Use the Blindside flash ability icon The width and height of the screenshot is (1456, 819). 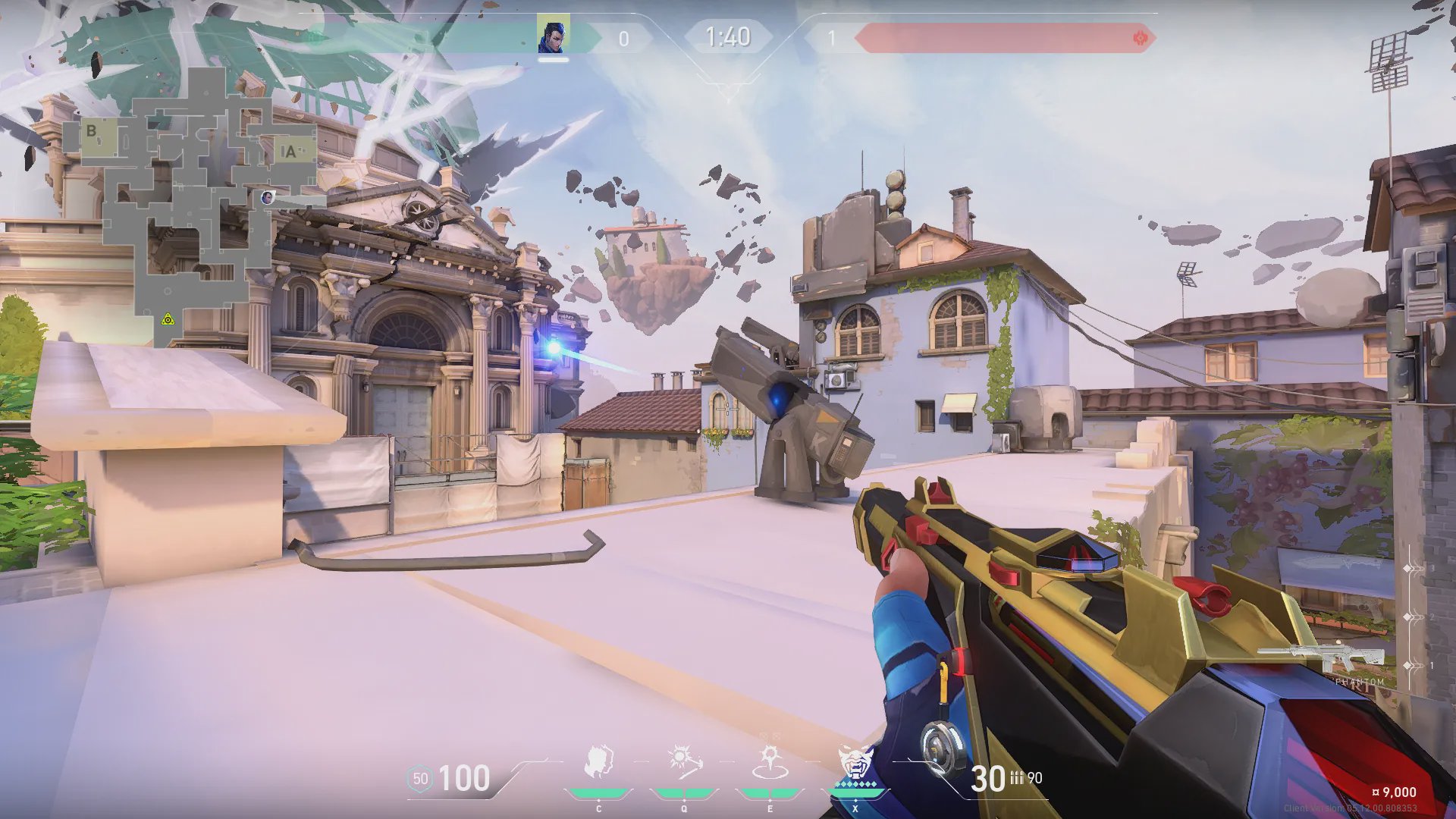click(684, 762)
